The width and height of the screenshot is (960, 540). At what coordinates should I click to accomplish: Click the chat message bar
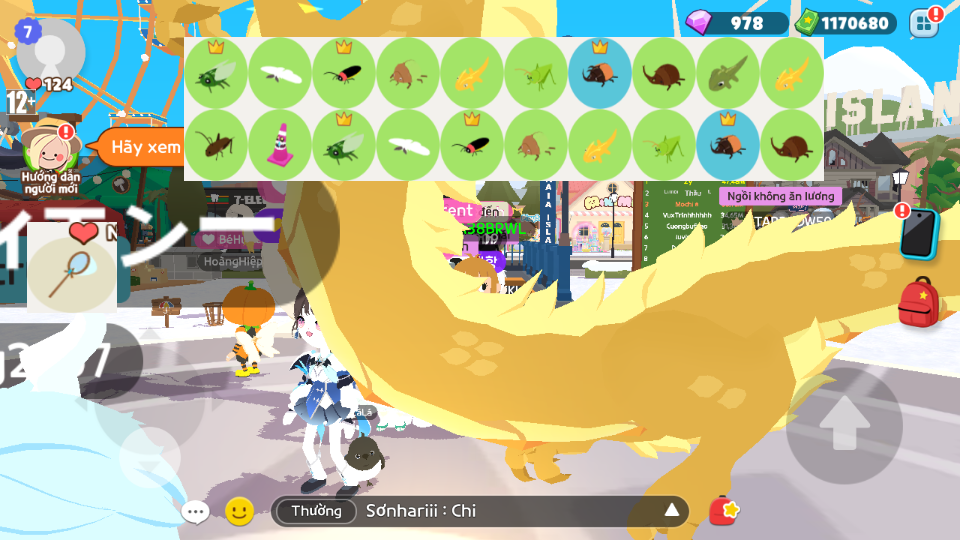pyautogui.click(x=500, y=511)
